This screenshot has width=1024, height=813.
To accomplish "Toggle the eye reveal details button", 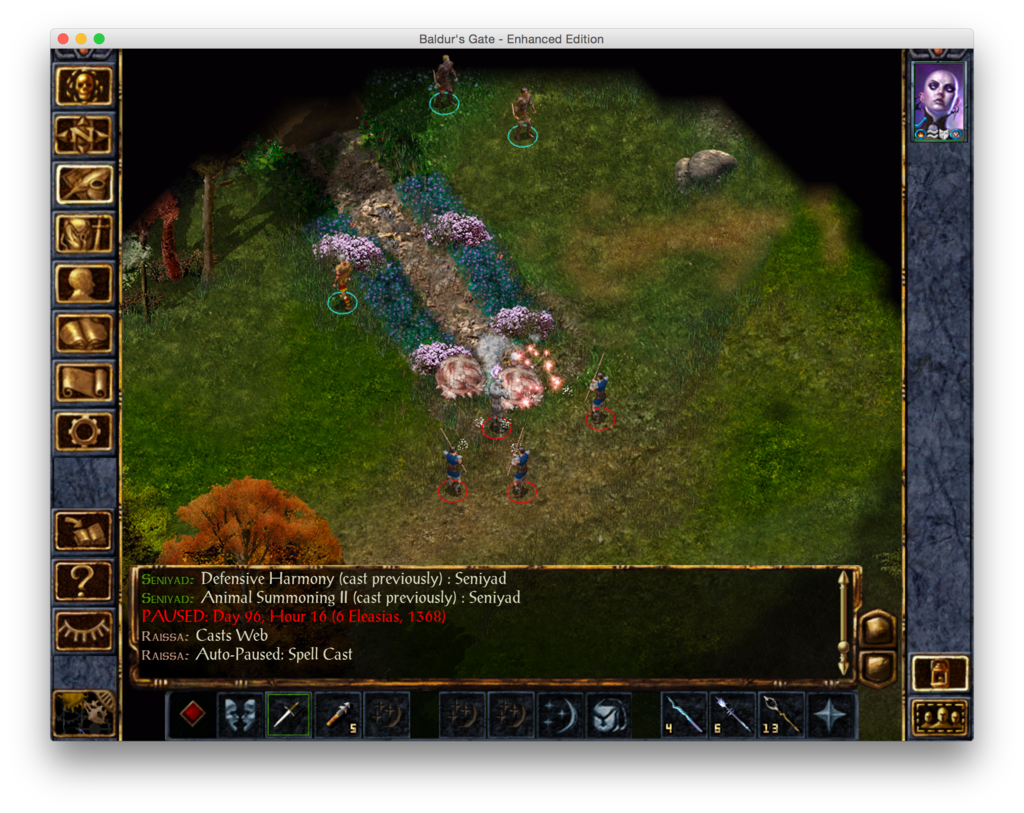I will [84, 630].
